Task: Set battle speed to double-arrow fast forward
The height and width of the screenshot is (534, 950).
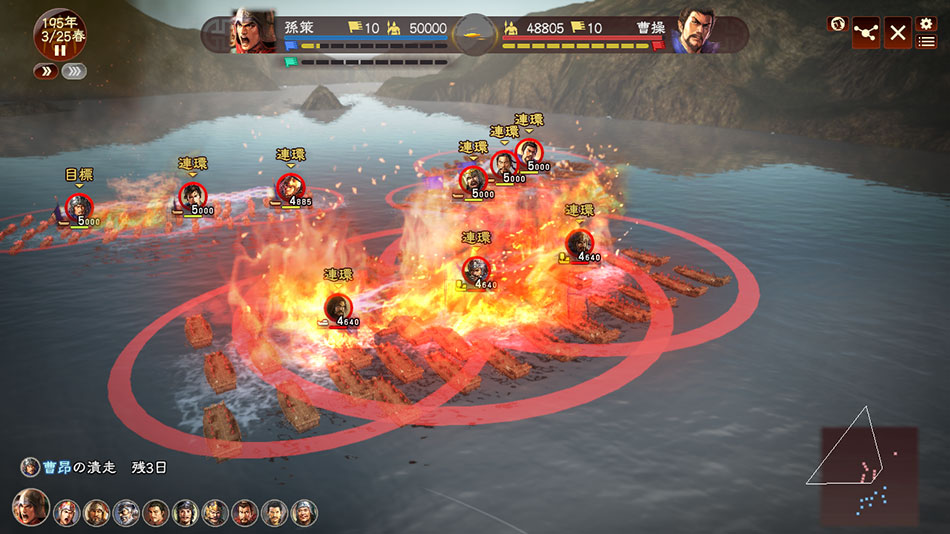Action: pos(46,71)
